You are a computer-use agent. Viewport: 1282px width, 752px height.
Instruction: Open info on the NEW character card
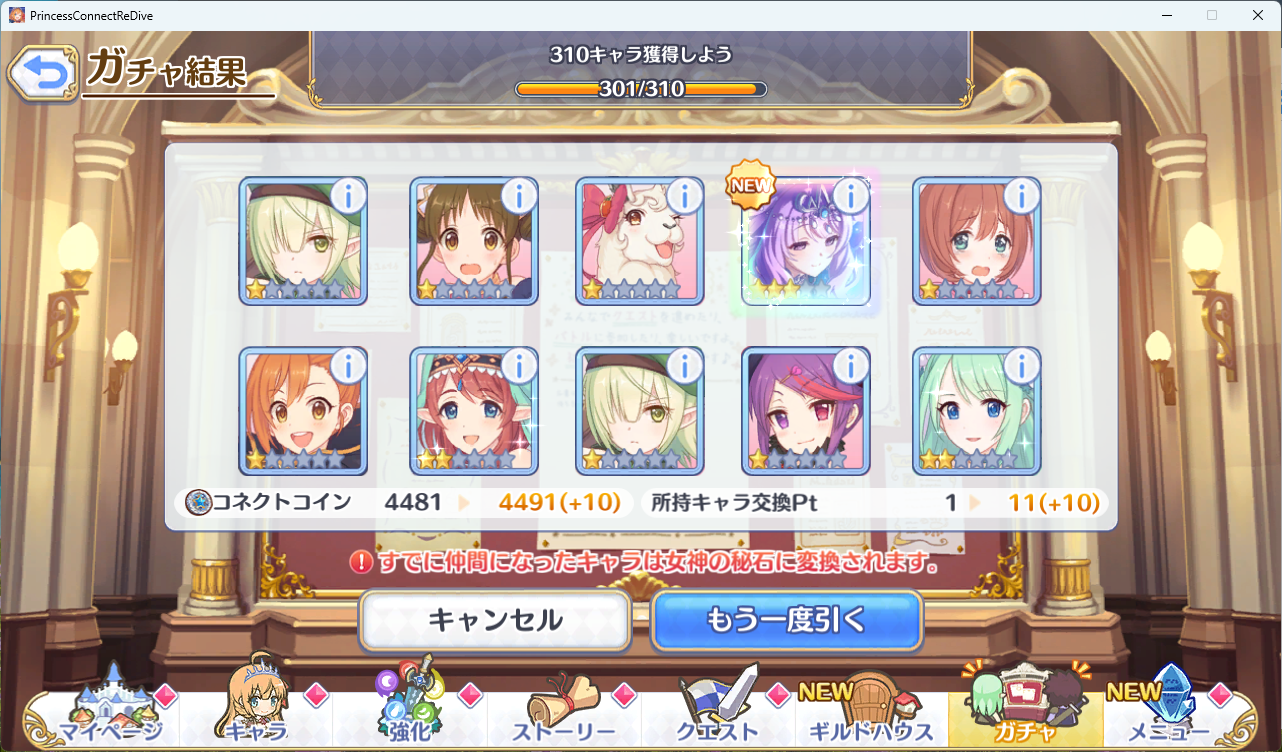851,197
